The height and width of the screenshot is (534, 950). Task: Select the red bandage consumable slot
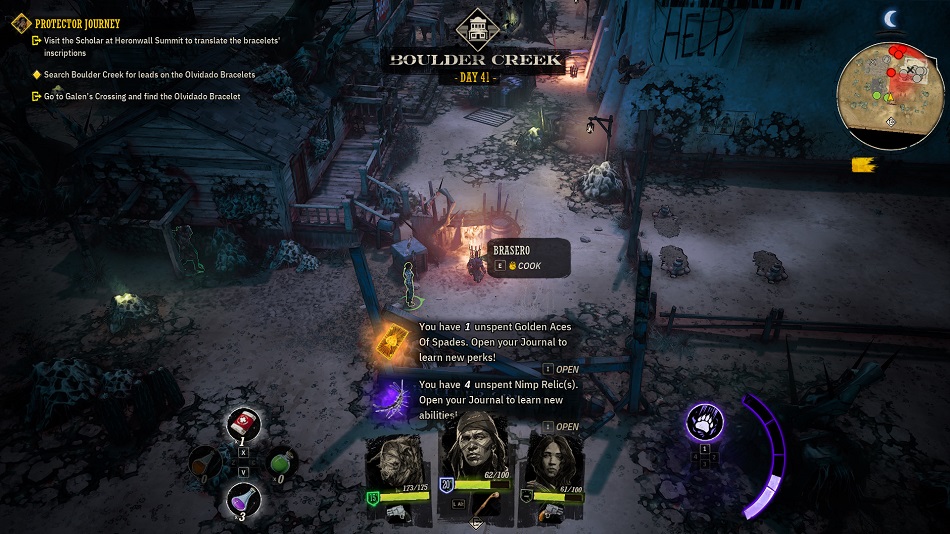click(x=243, y=423)
